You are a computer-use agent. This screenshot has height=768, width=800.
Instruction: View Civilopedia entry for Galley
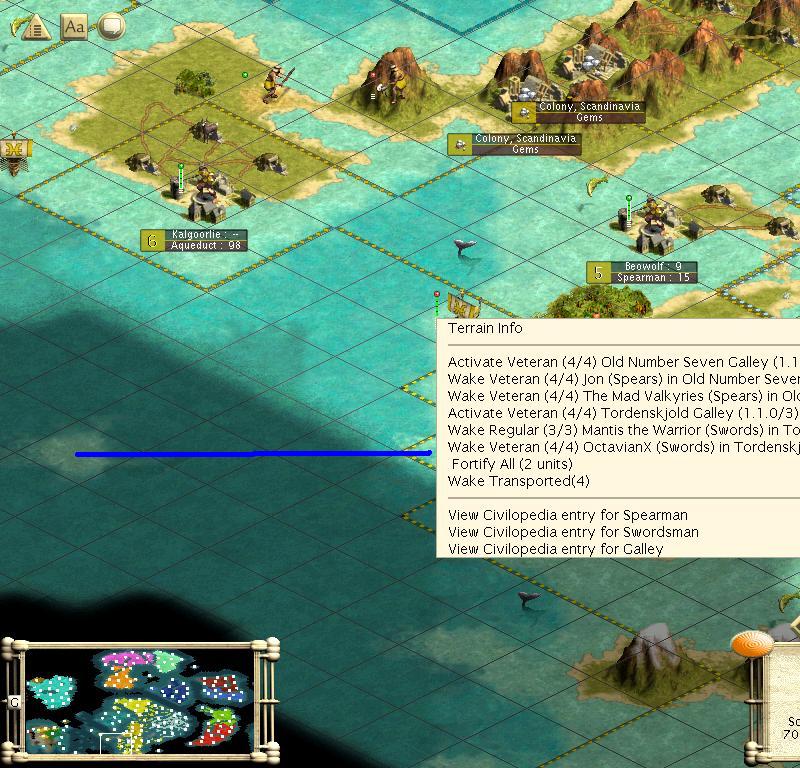click(555, 549)
